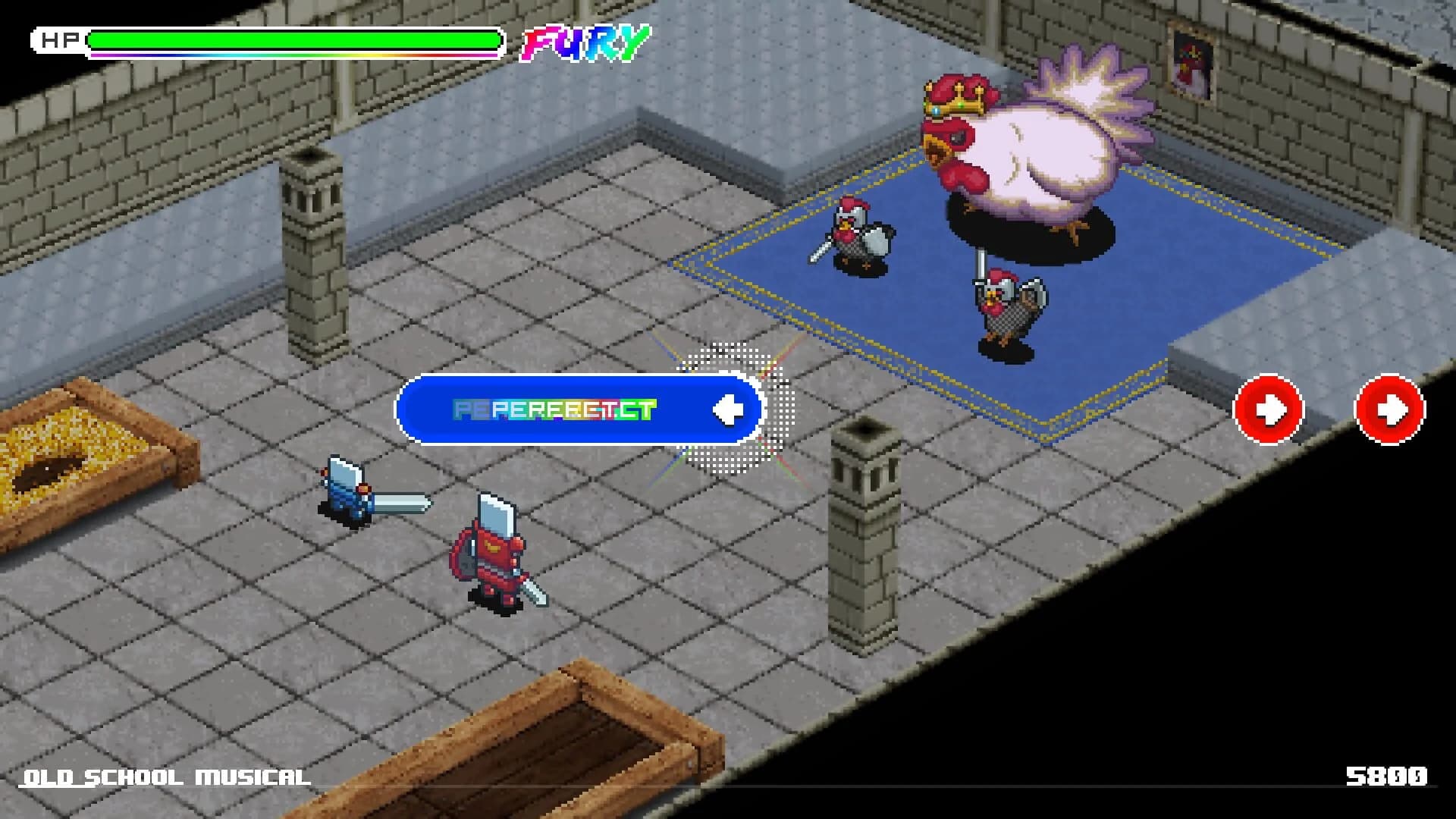Viewport: 1456px width, 819px height.
Task: Click the chicken knight standing on the blue carpet
Action: click(x=1009, y=303)
